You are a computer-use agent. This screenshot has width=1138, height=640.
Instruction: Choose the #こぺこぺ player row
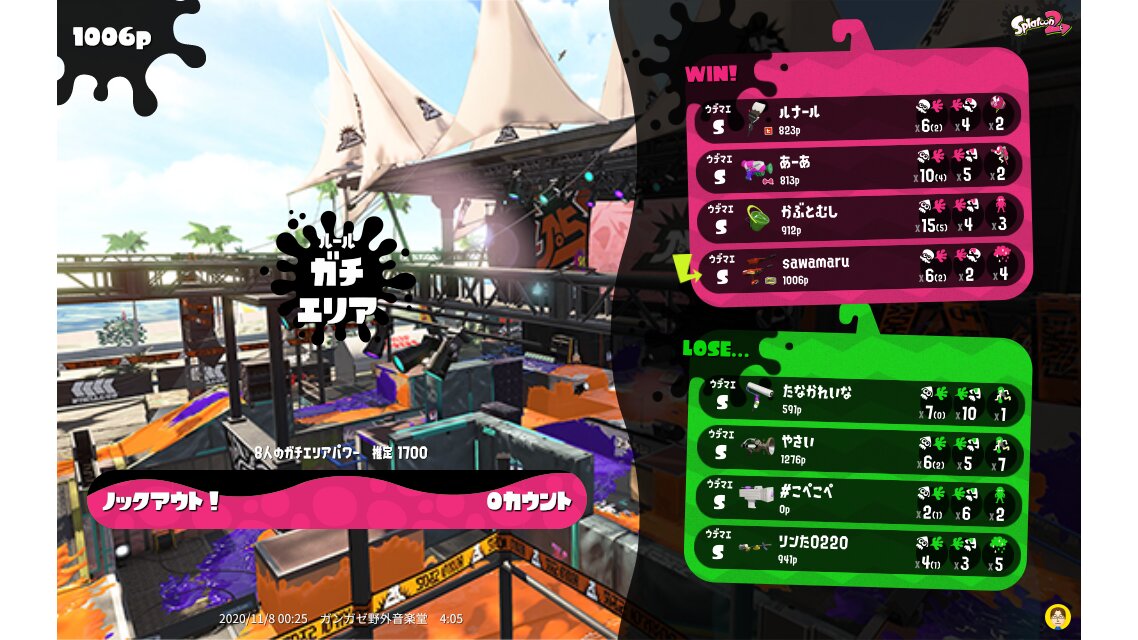[x=858, y=499]
